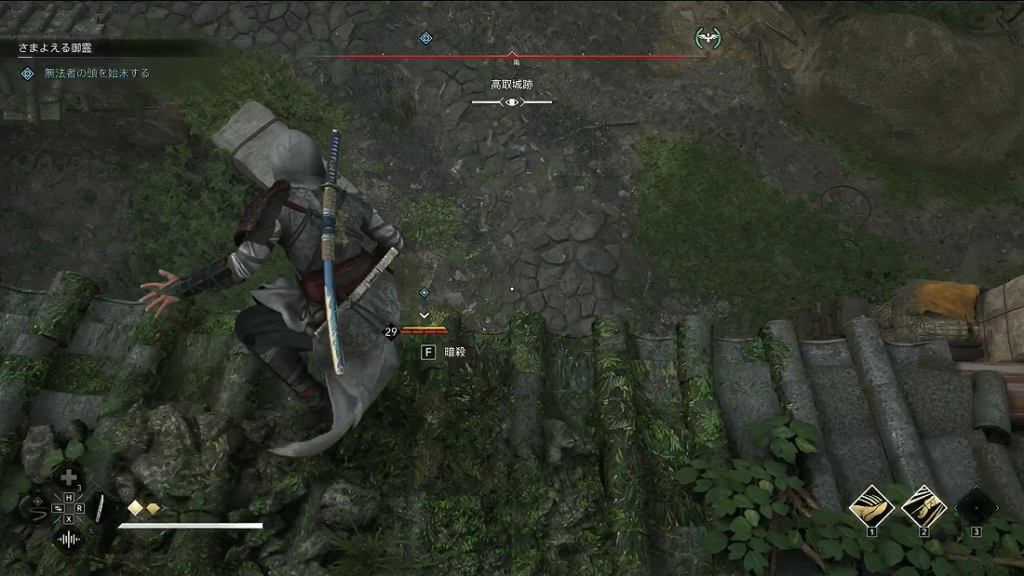Click the eye visibility indicator under 高取城跡
This screenshot has width=1024, height=576.
coord(512,102)
